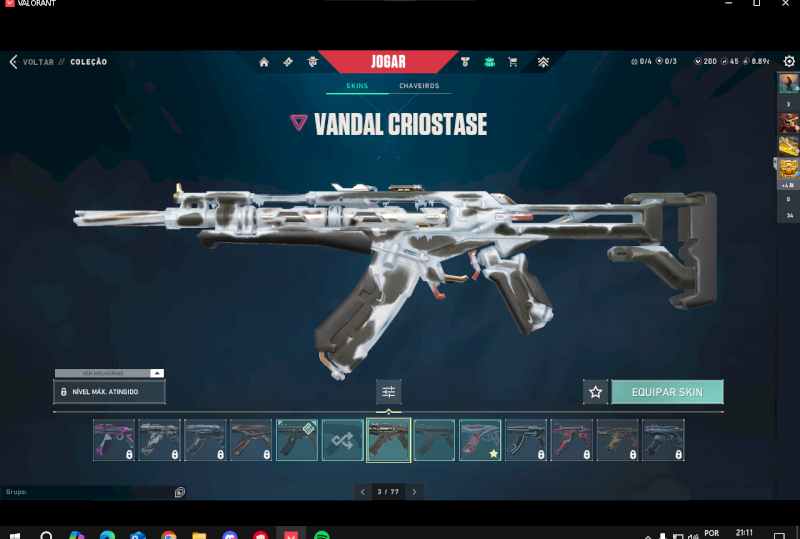This screenshot has height=539, width=800.
Task: Mark this skin as favorite with the star
Action: point(596,392)
